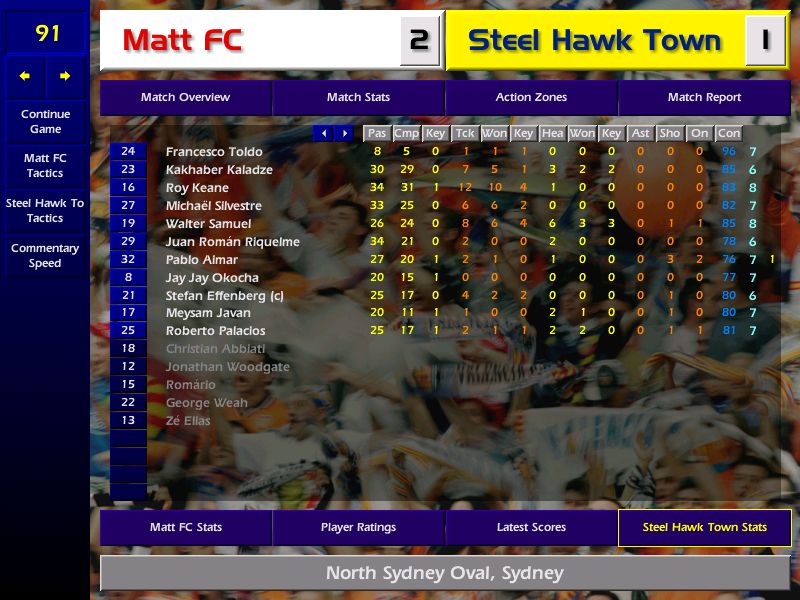Image resolution: width=800 pixels, height=600 pixels.
Task: Change the Commentary Speed
Action: (x=45, y=256)
